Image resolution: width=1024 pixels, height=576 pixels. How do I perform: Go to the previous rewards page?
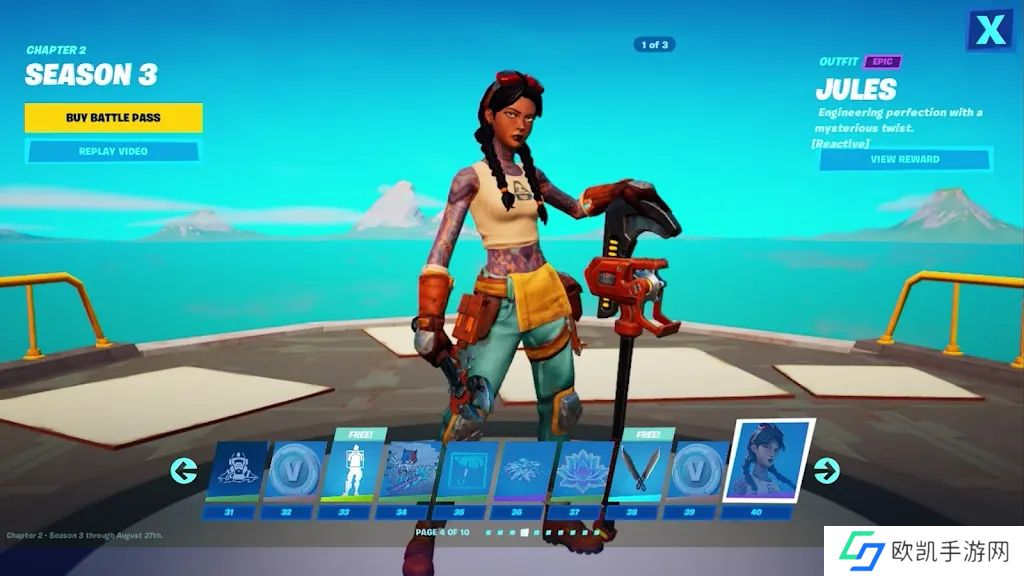(x=183, y=470)
